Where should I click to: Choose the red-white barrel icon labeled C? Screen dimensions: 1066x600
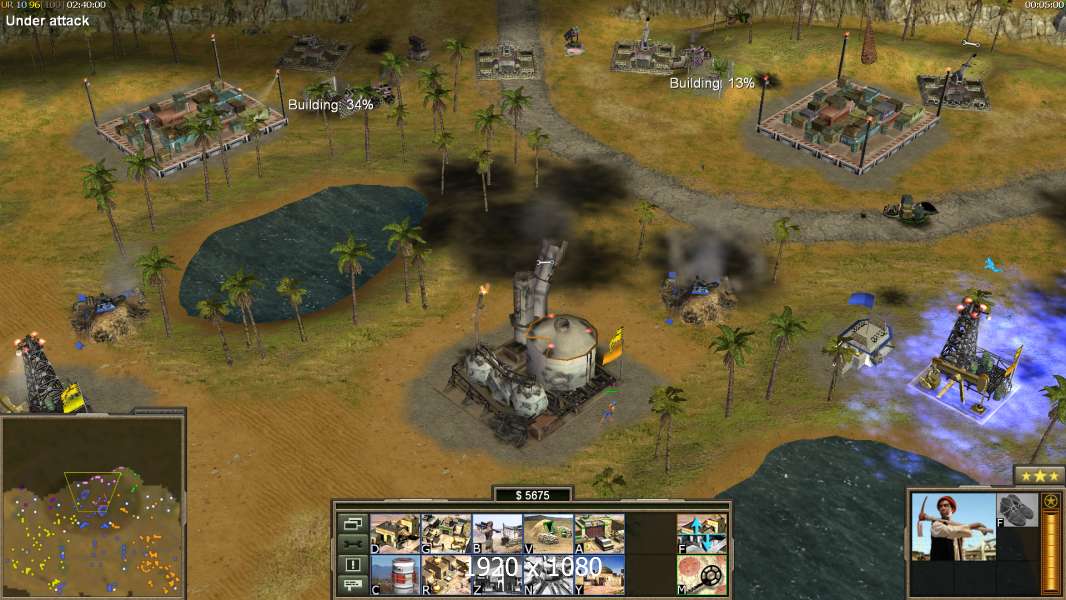pyautogui.click(x=395, y=575)
